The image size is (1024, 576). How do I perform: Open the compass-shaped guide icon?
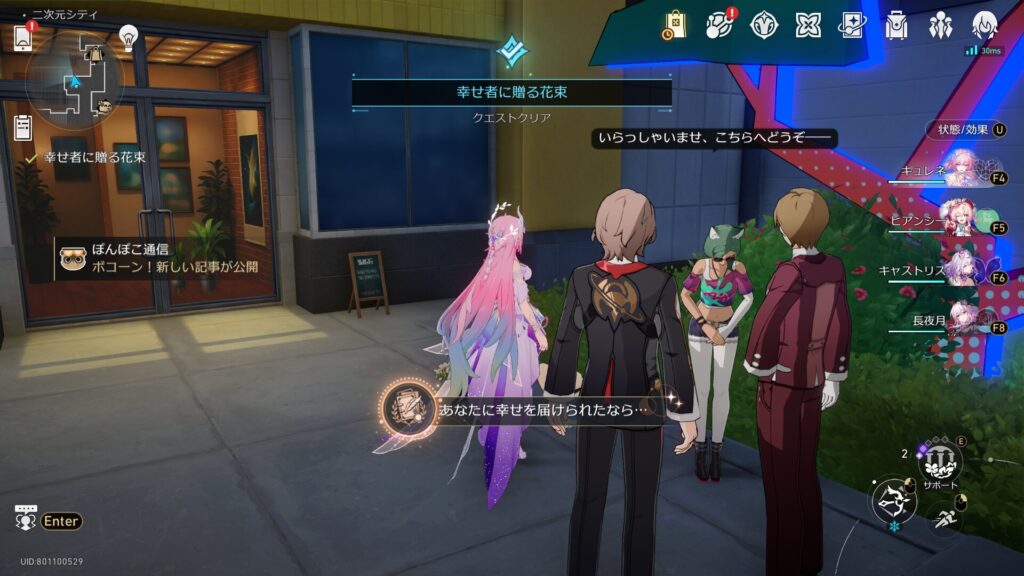click(x=764, y=24)
